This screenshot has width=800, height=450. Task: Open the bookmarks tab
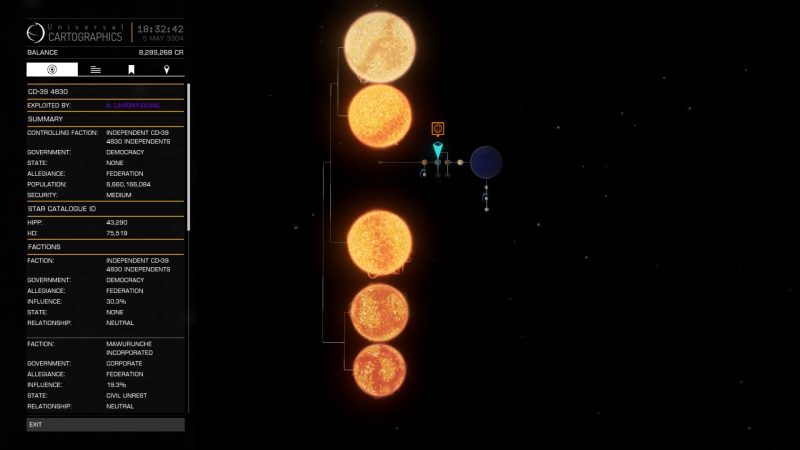pos(131,70)
